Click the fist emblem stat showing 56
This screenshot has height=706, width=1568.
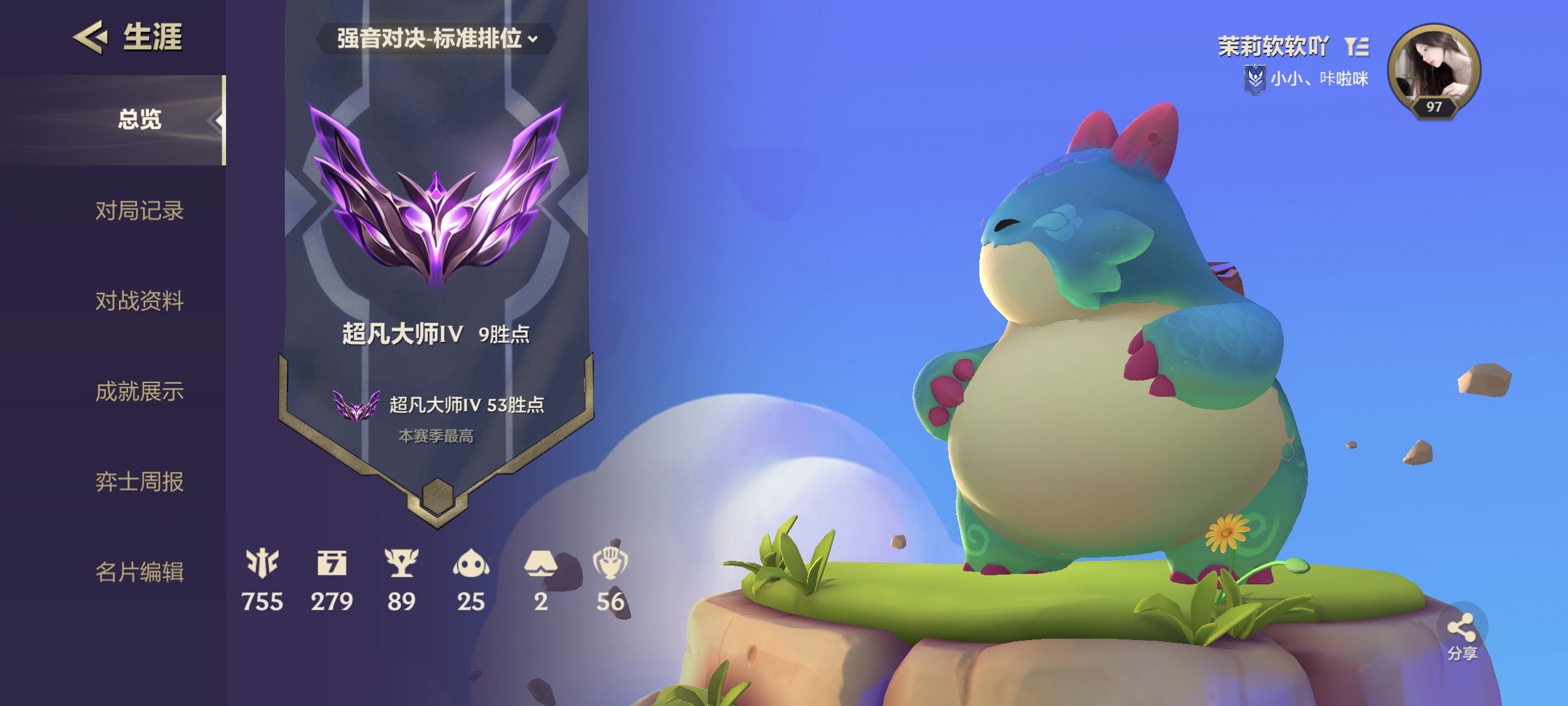coord(610,563)
